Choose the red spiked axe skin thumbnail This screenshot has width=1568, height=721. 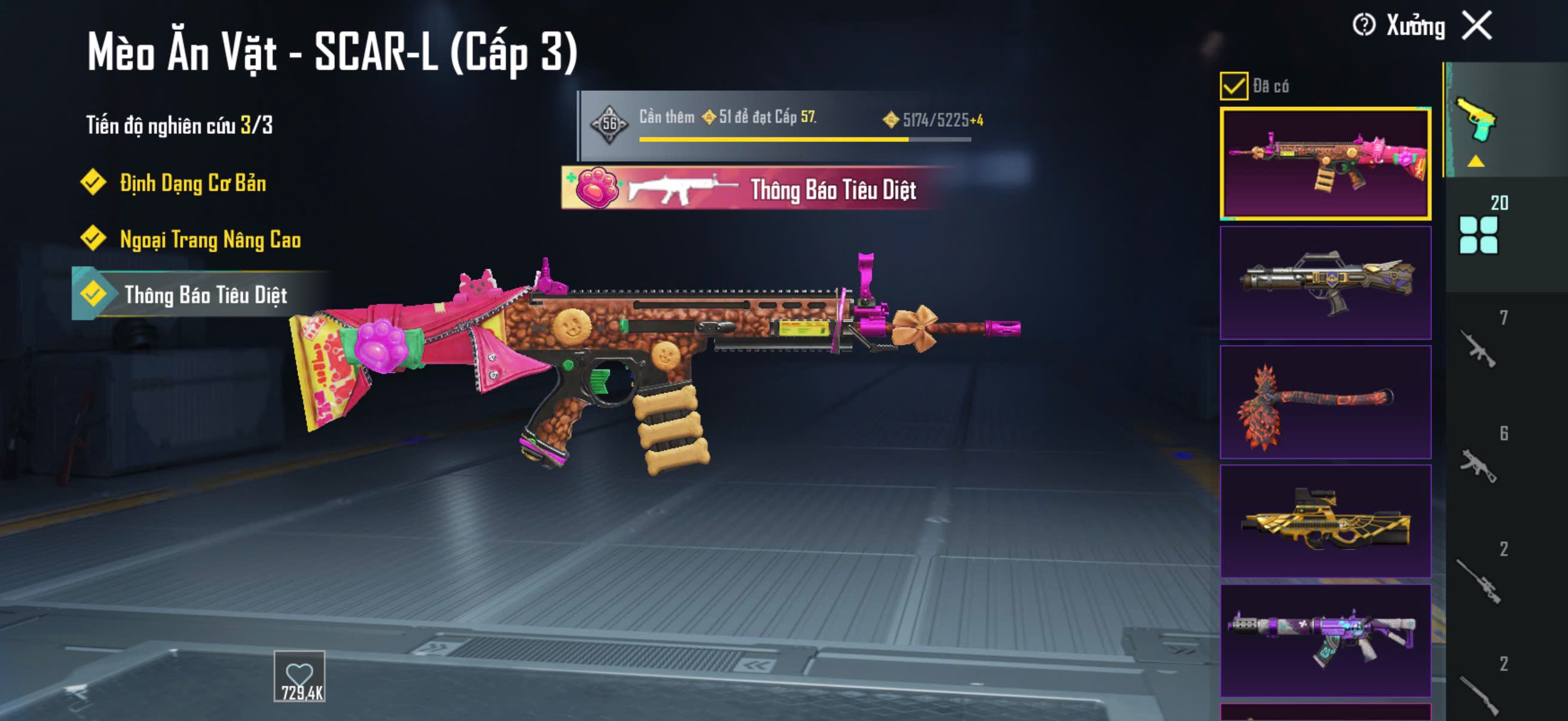(1325, 402)
